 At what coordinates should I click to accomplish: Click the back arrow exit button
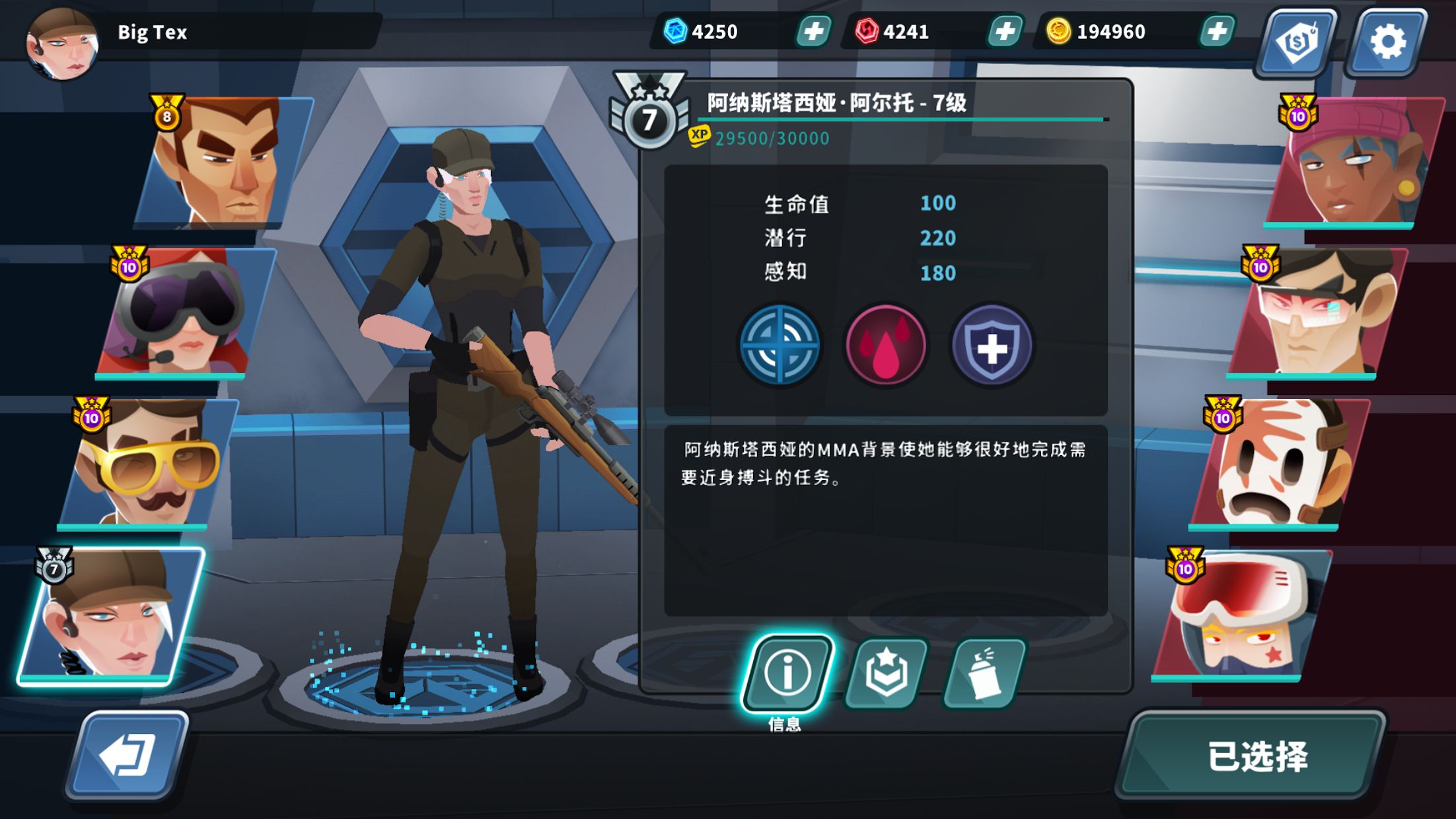coord(132,750)
